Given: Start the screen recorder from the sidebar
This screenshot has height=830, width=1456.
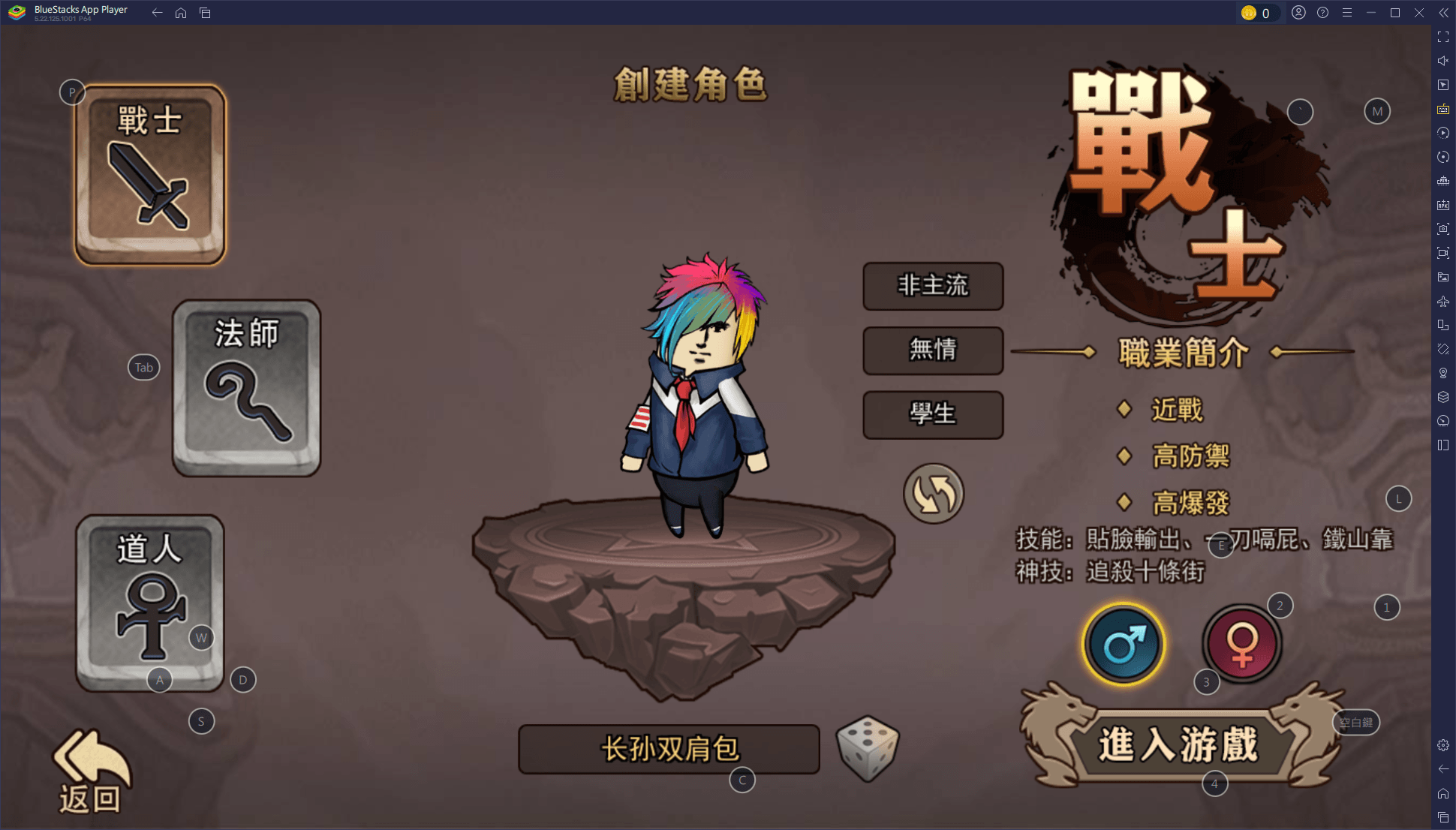Looking at the screenshot, I should click(1442, 253).
